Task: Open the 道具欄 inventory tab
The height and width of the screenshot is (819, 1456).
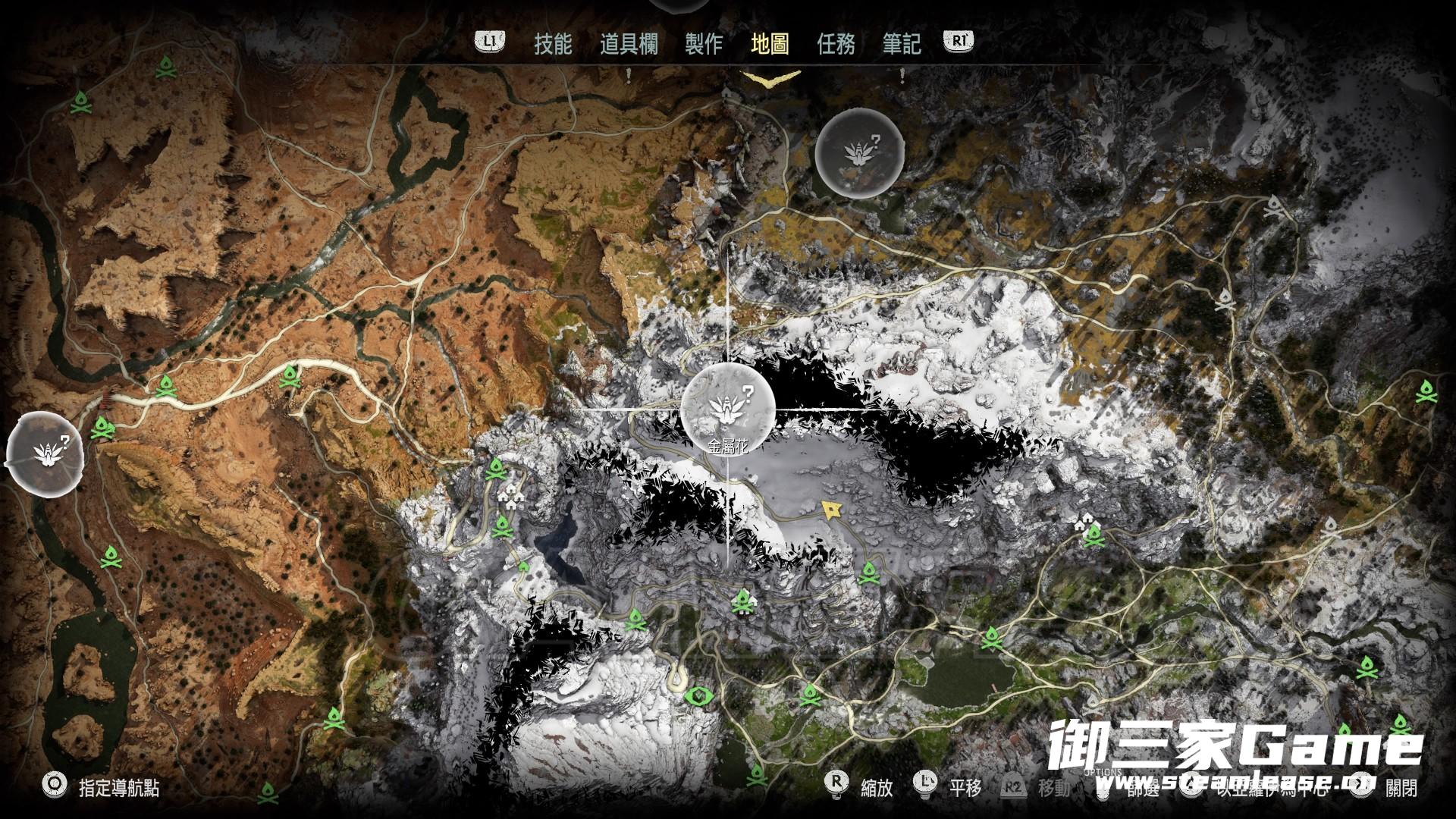Action: click(x=629, y=44)
